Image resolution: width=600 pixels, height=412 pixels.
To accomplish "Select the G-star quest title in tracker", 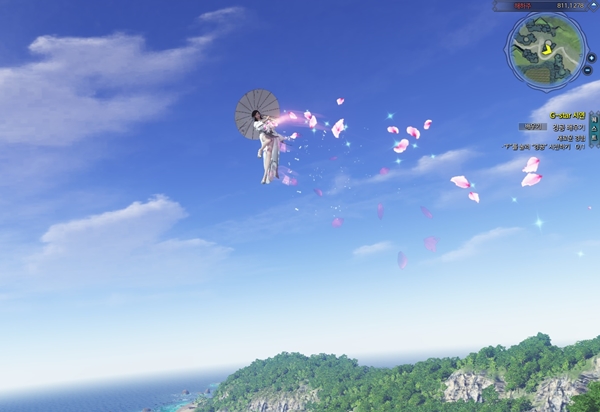I will pyautogui.click(x=566, y=115).
